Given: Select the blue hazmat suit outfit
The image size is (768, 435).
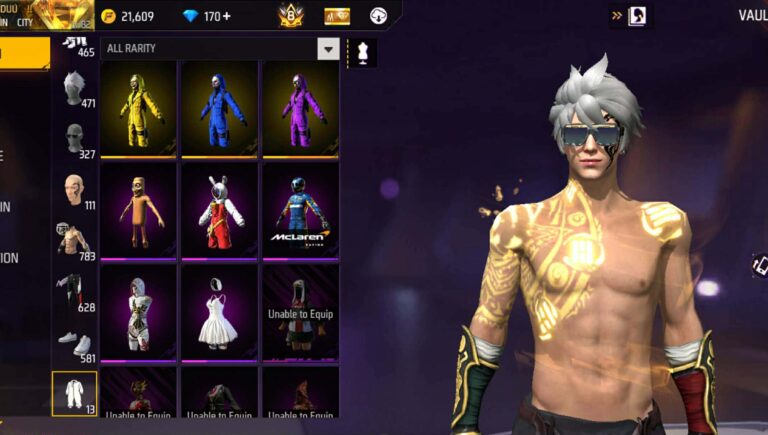Looking at the screenshot, I should 220,108.
